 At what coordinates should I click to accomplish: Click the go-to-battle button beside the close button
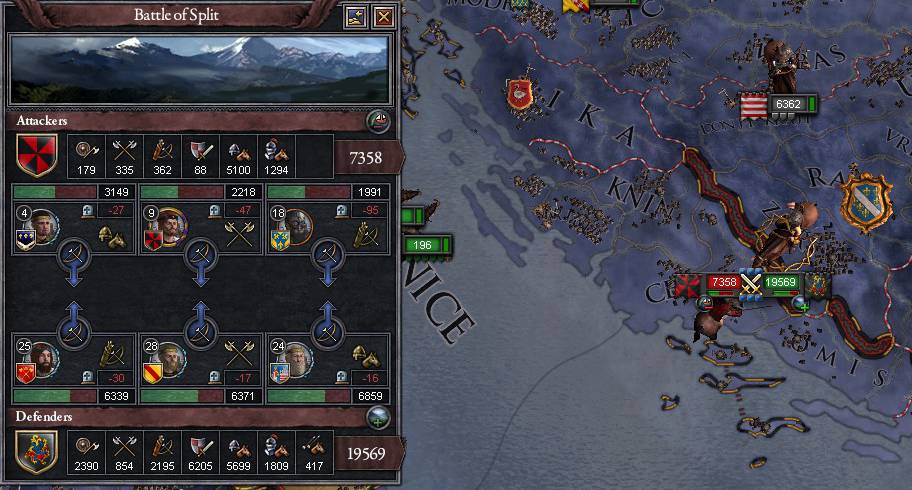356,17
